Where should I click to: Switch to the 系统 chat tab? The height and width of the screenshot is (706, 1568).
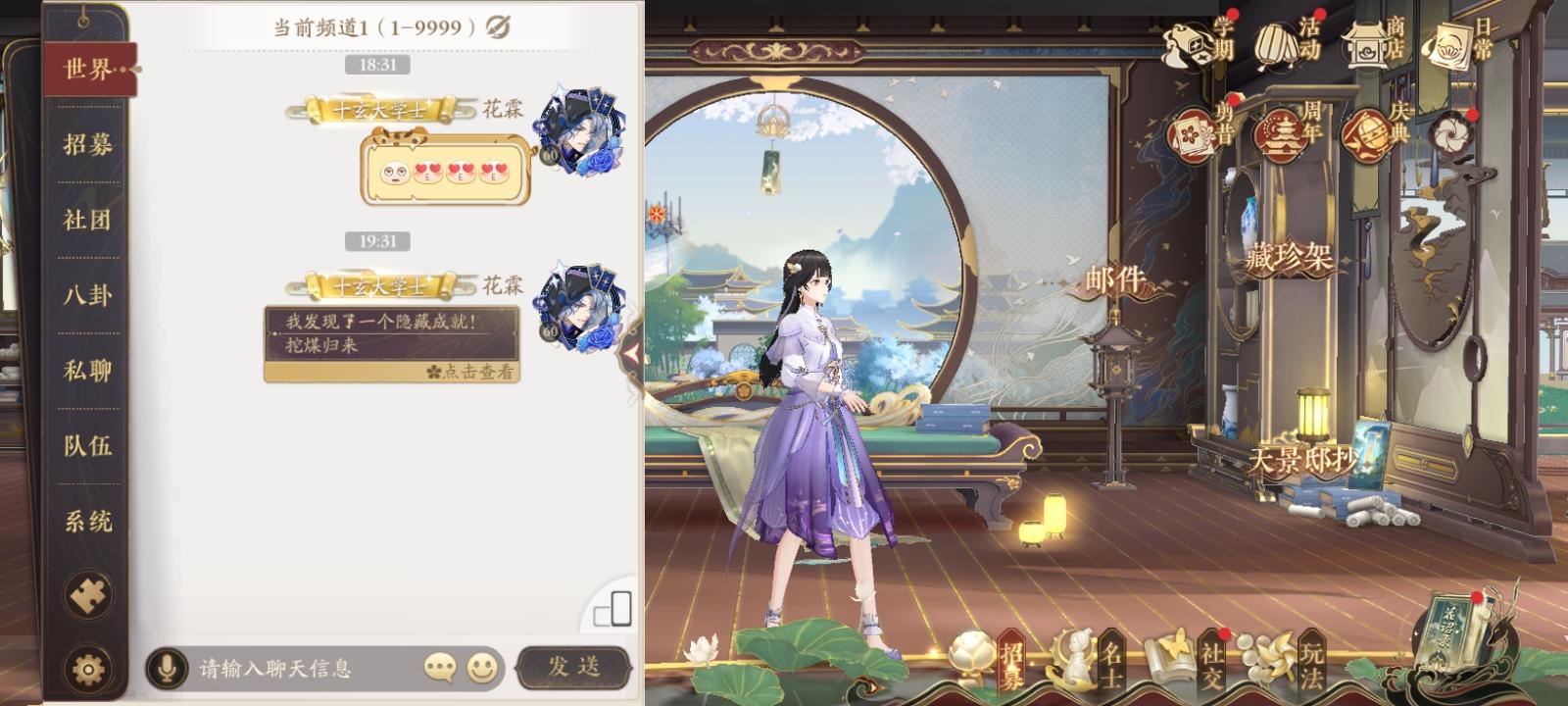click(84, 521)
